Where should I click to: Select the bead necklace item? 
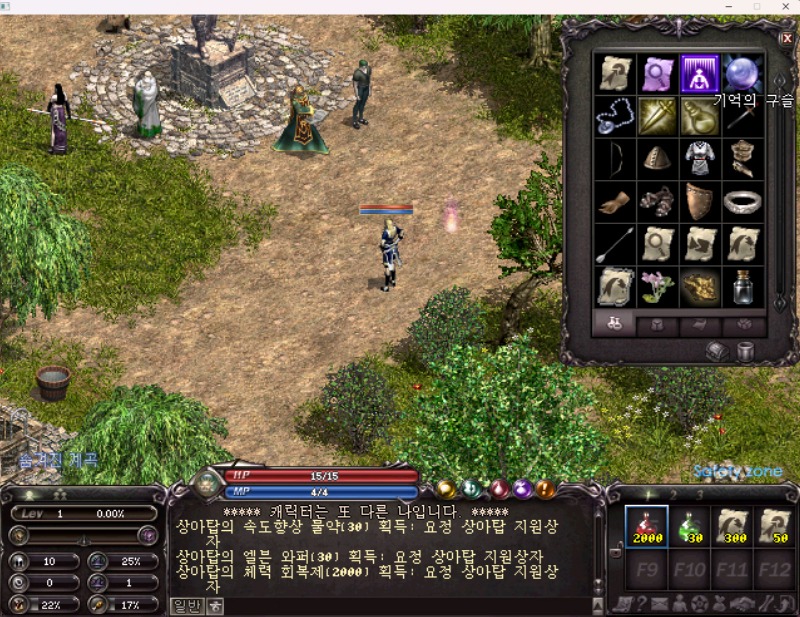point(614,117)
